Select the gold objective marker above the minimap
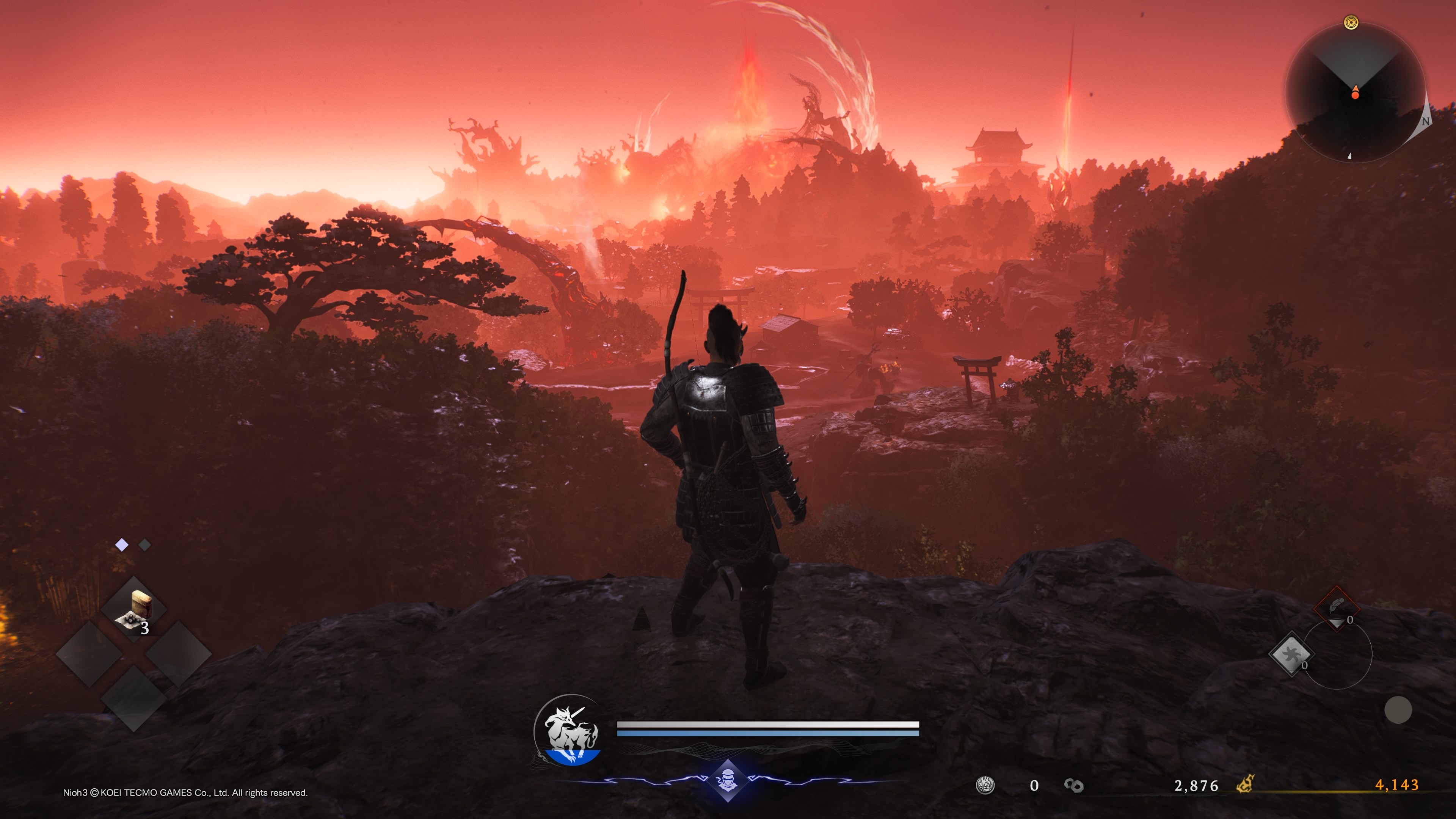The height and width of the screenshot is (819, 1456). [x=1351, y=23]
